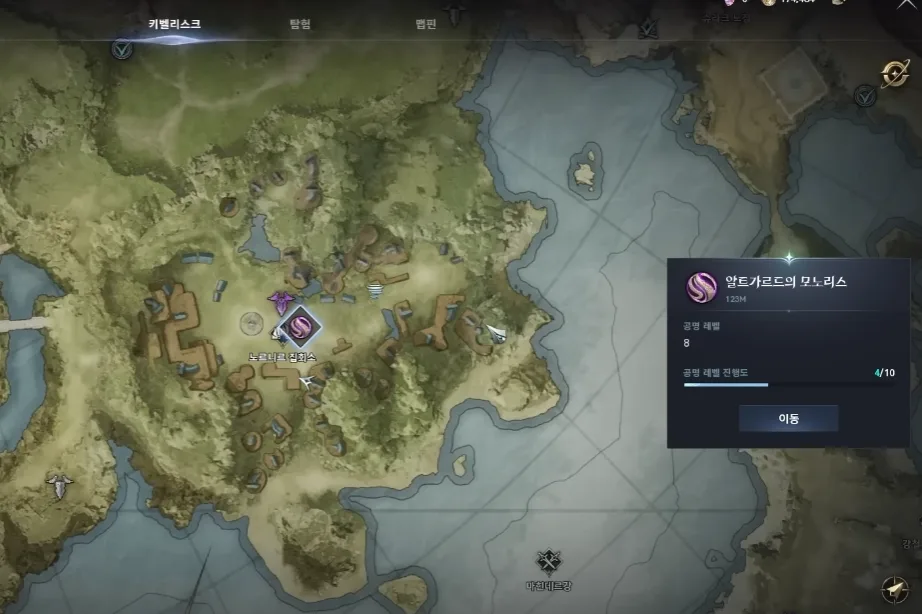Select the shield marker near the left coast

point(60,487)
